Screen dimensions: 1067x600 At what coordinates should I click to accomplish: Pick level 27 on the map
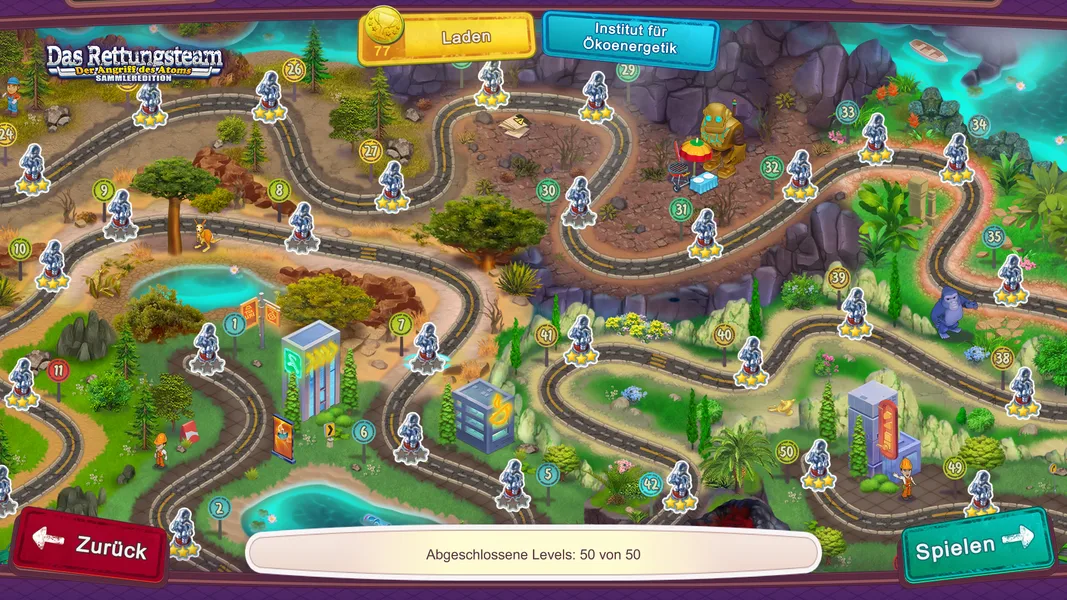[x=371, y=151]
